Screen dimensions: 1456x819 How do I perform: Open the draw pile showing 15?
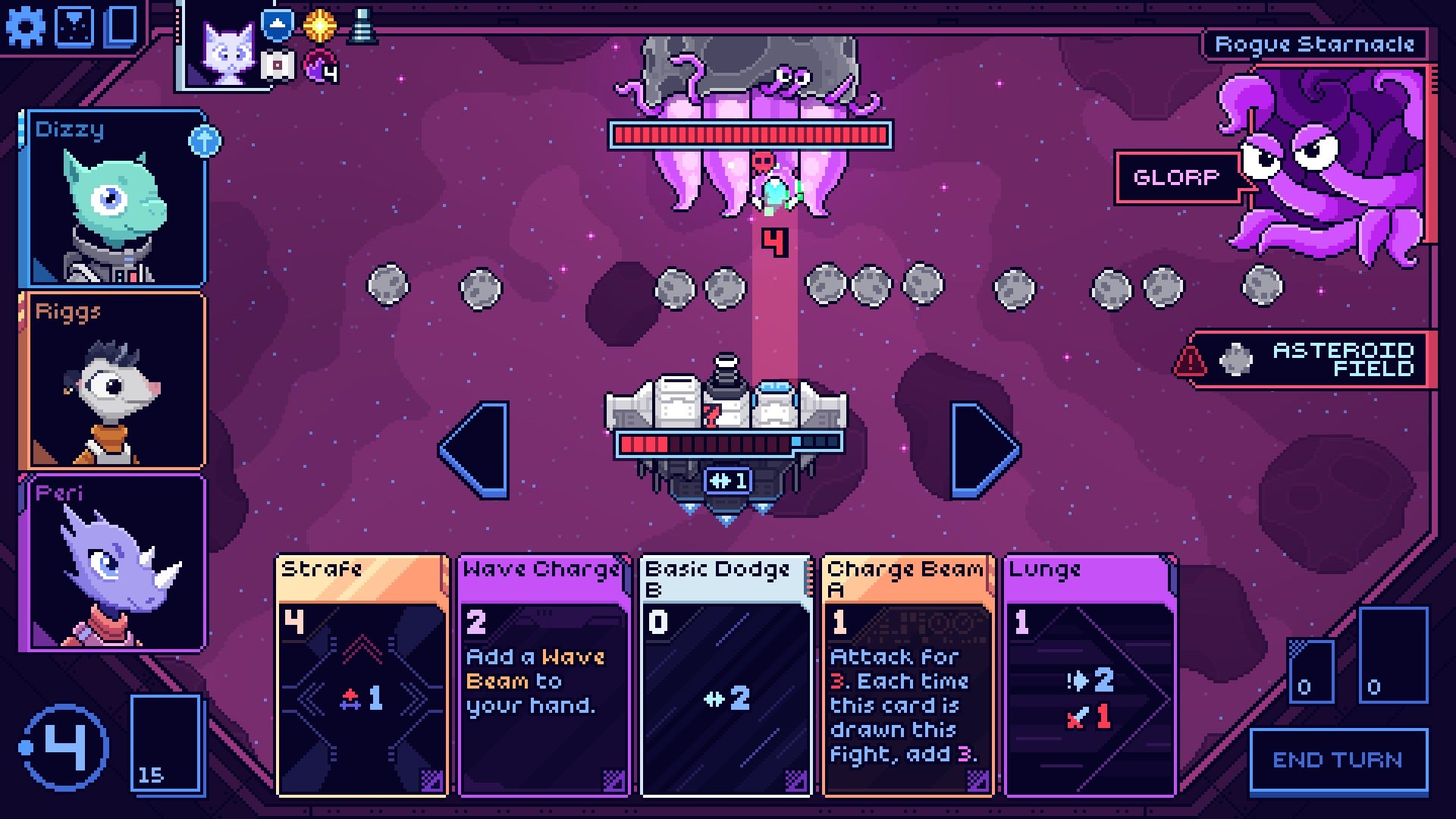165,743
